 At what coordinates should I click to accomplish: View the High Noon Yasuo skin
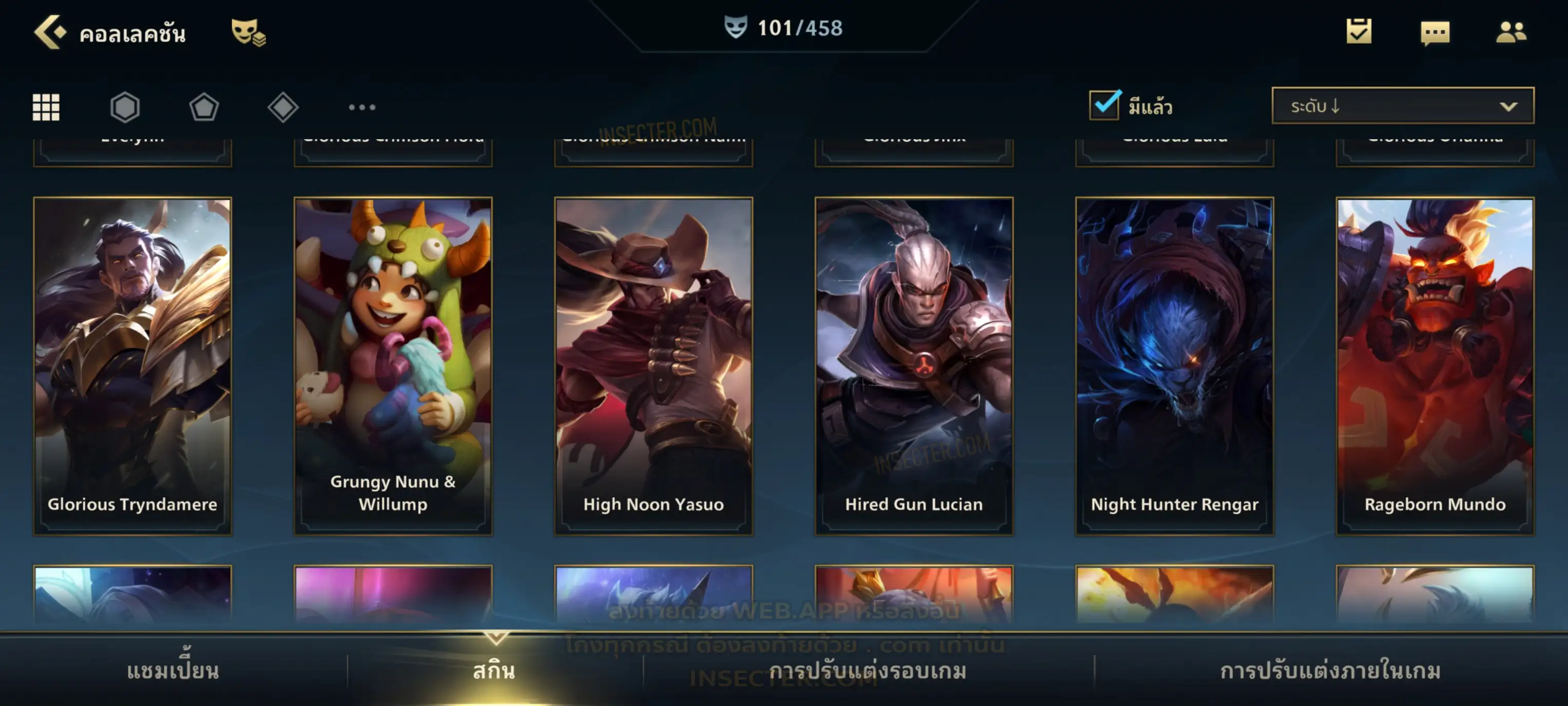653,366
